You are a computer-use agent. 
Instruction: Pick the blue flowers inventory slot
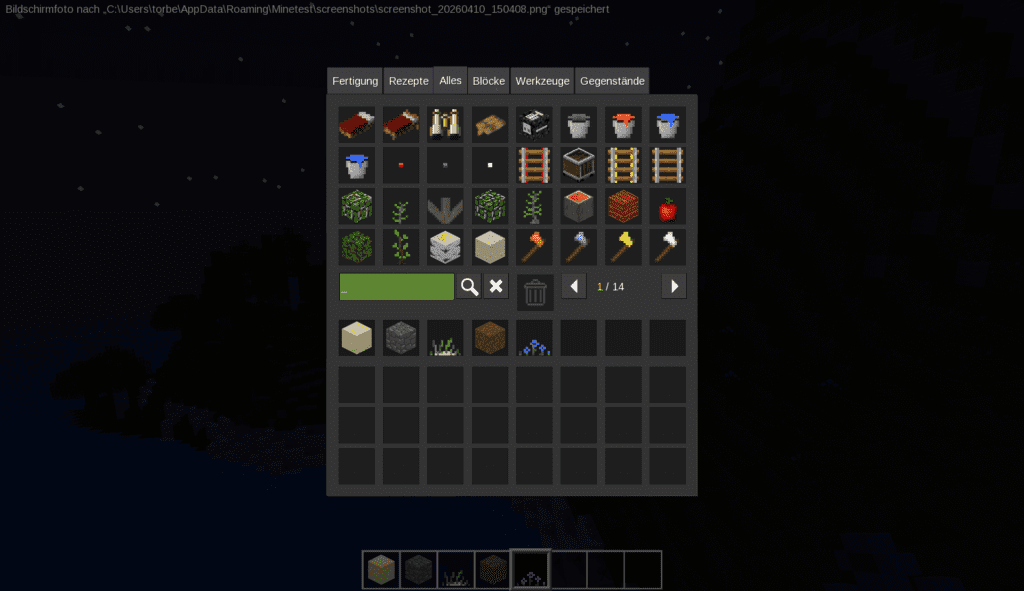[x=535, y=338]
